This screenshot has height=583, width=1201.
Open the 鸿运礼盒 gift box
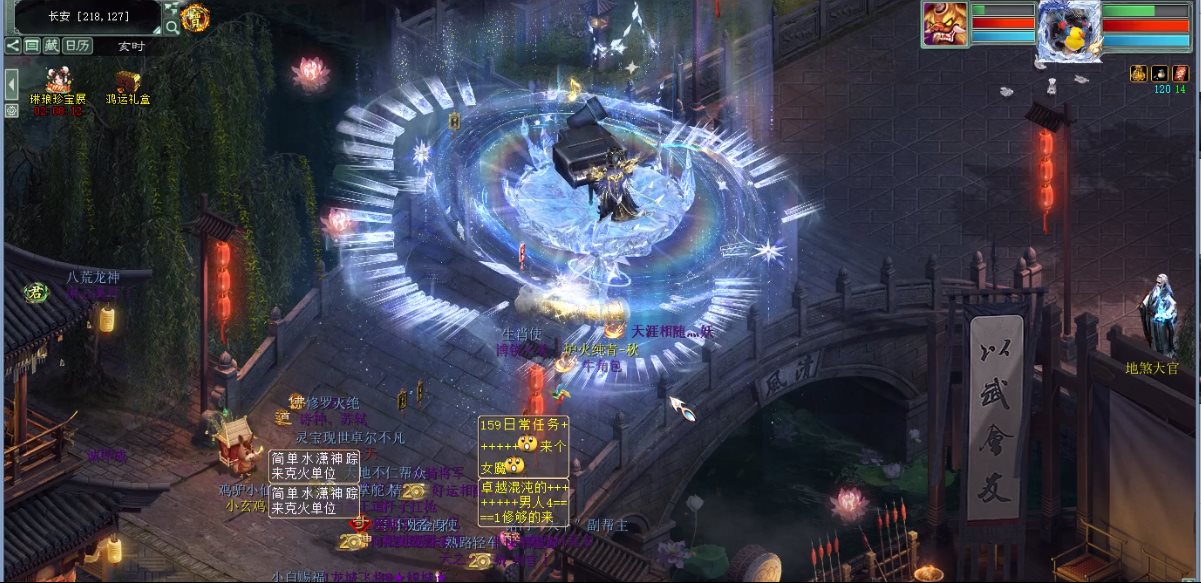(x=127, y=84)
